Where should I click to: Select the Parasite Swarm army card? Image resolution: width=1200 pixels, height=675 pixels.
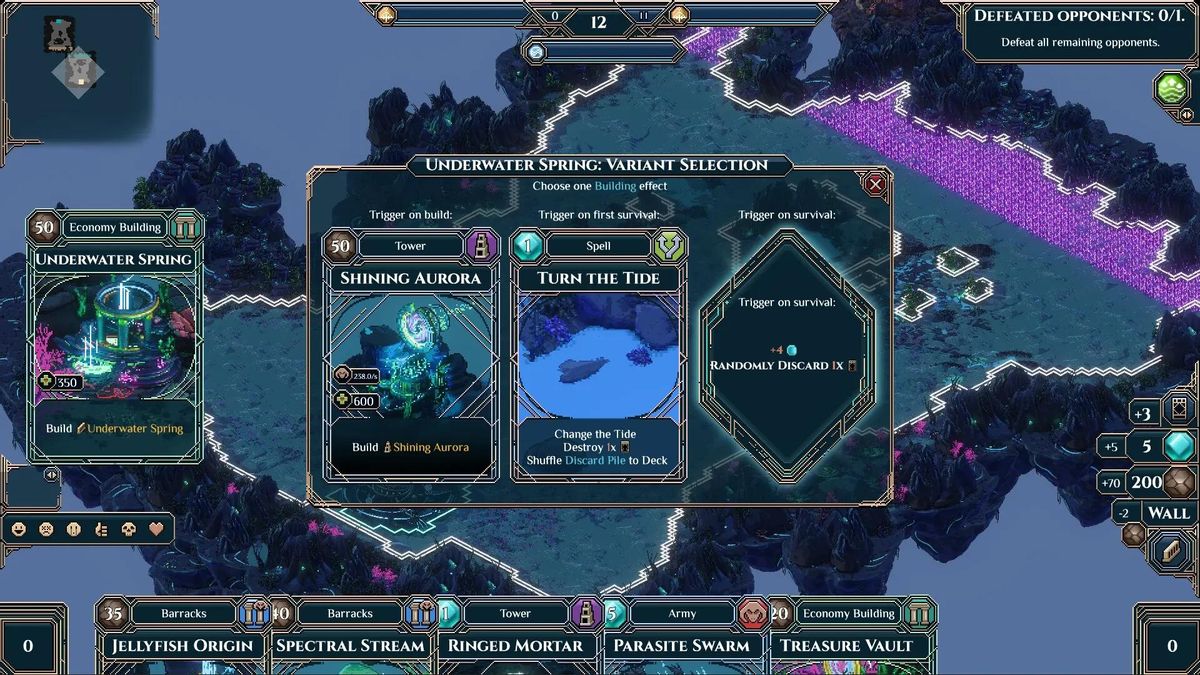point(681,645)
